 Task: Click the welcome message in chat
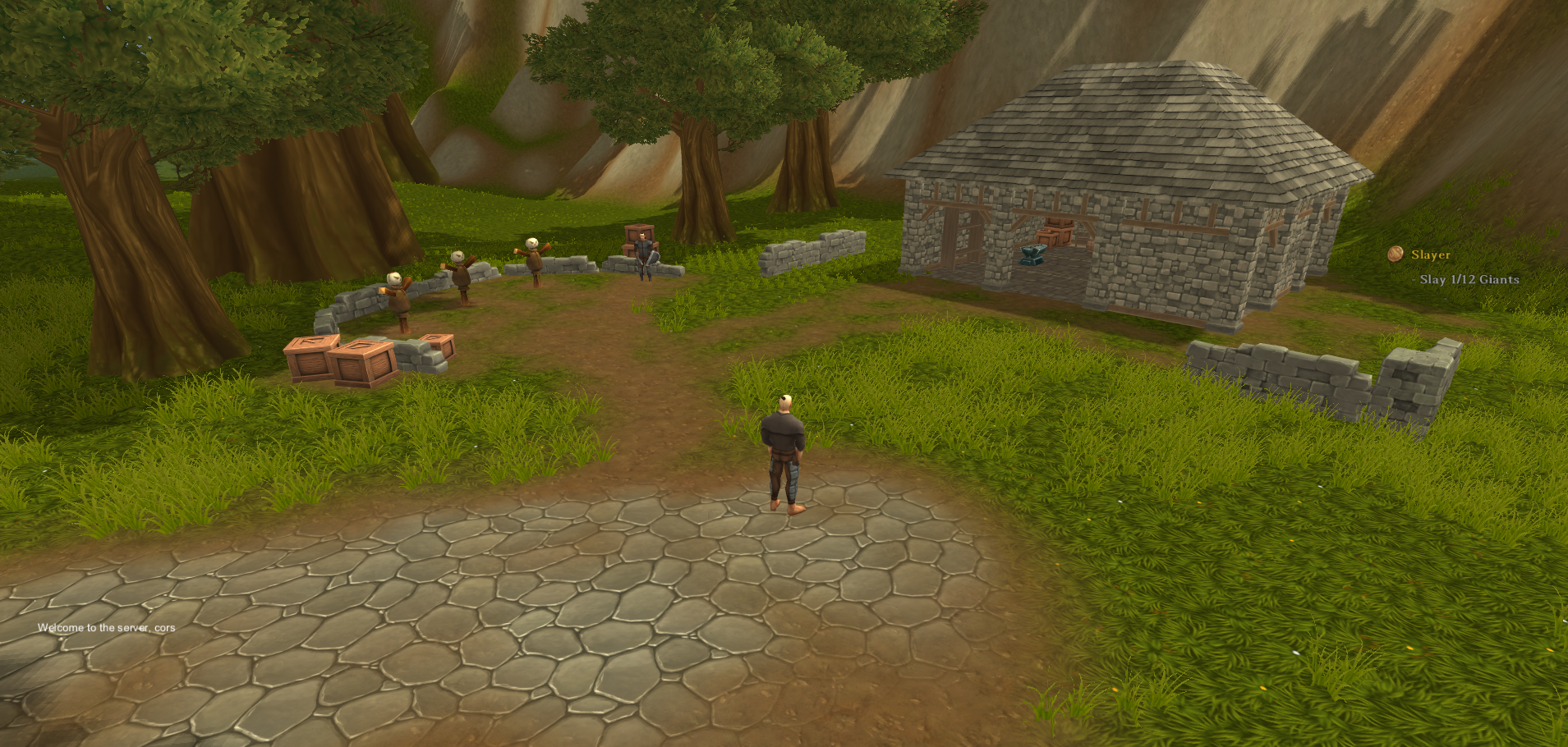(x=106, y=628)
